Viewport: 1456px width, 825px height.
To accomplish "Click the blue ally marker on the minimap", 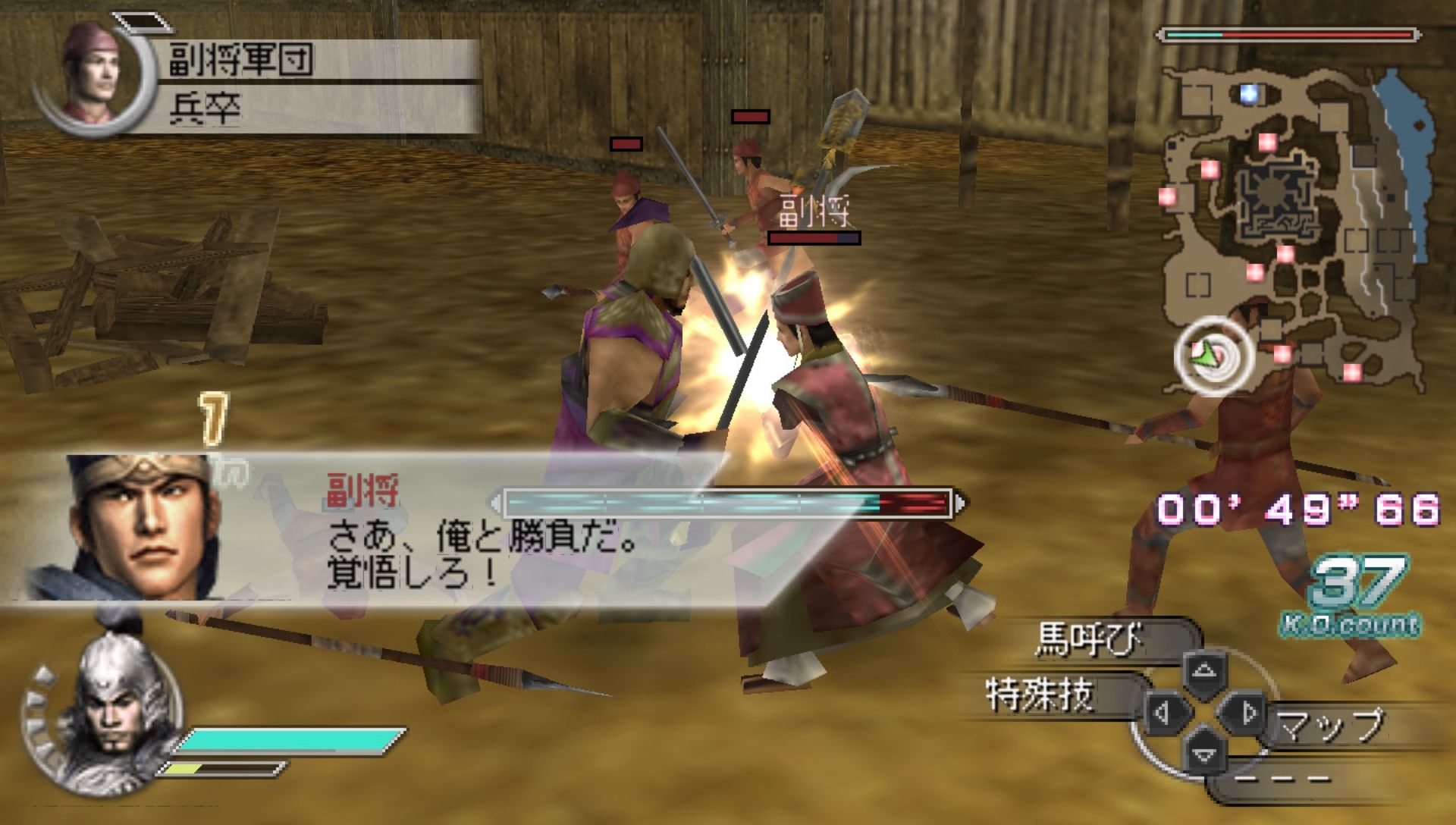I will [x=1250, y=93].
